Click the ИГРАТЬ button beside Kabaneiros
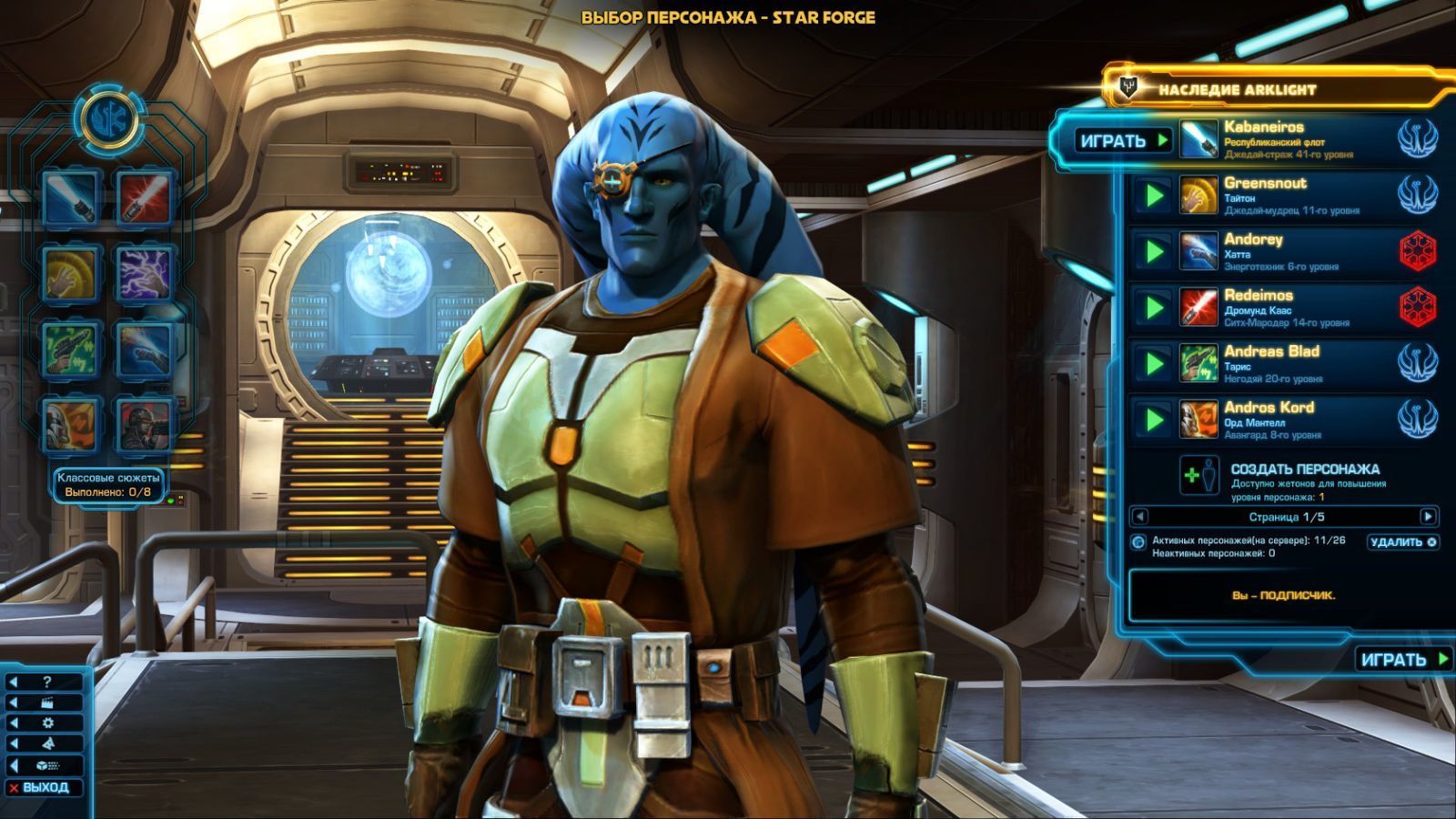 point(1122,141)
